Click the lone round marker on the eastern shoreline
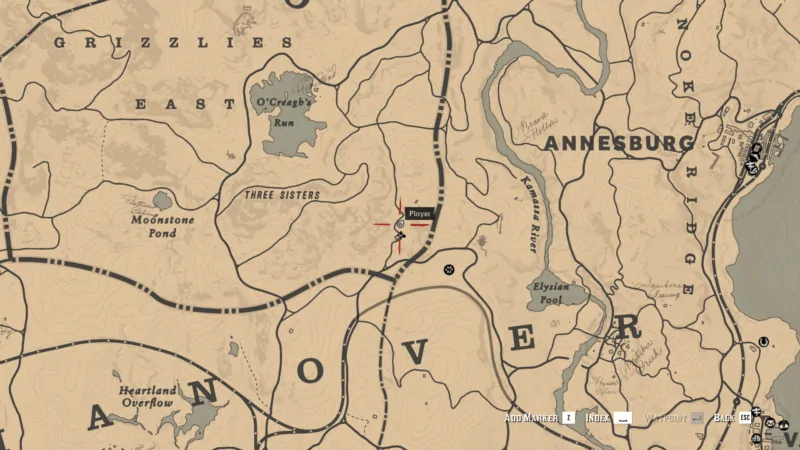800x450 pixels. (x=764, y=342)
